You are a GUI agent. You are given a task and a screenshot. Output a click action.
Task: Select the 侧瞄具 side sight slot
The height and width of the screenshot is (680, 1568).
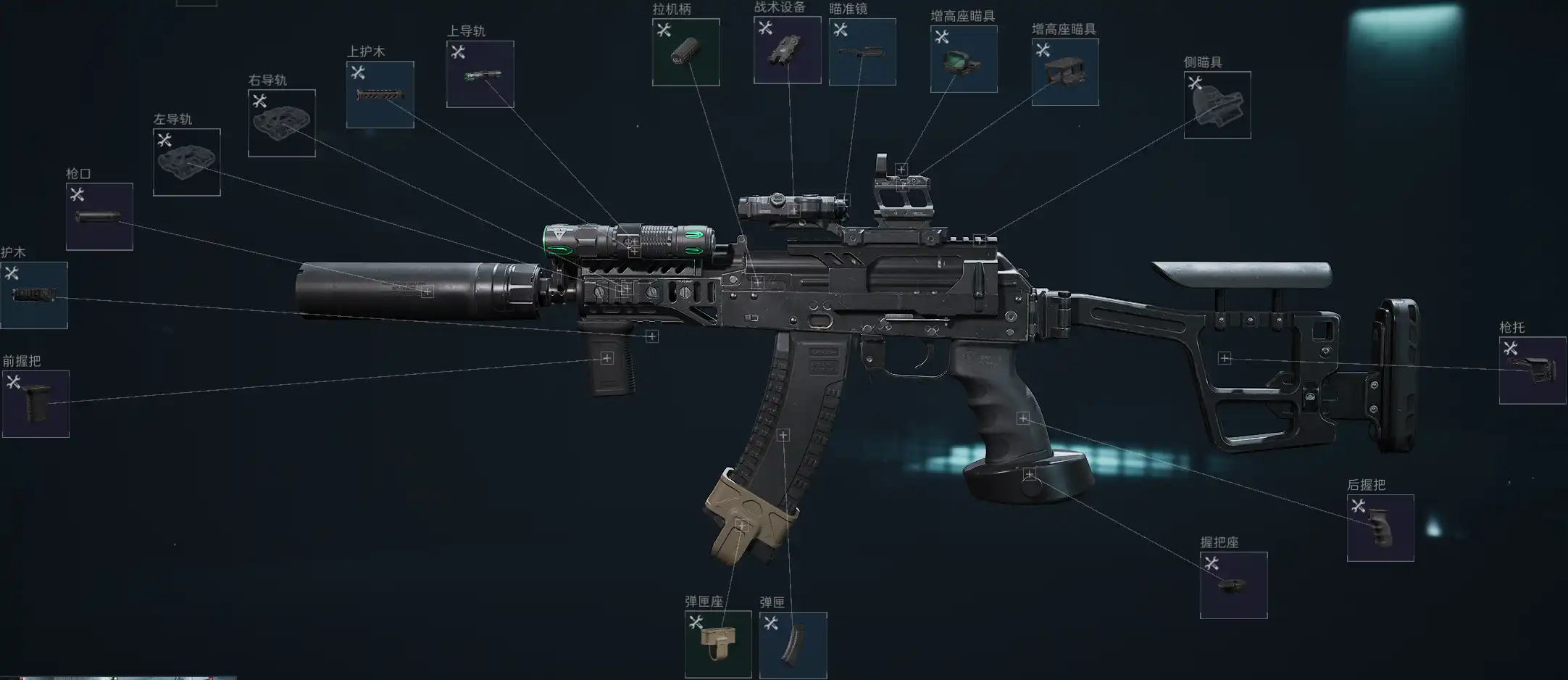tap(1217, 105)
